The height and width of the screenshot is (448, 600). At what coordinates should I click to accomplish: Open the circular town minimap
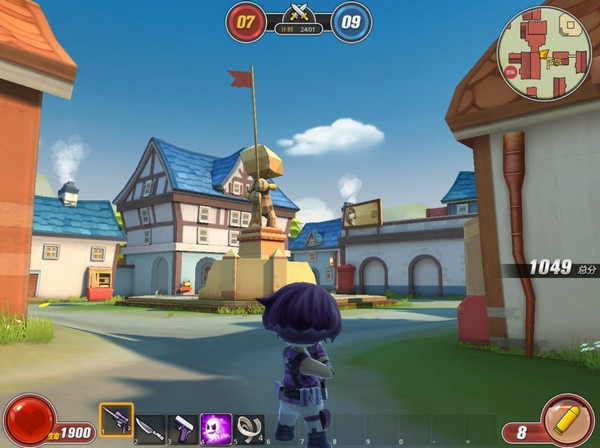[545, 52]
